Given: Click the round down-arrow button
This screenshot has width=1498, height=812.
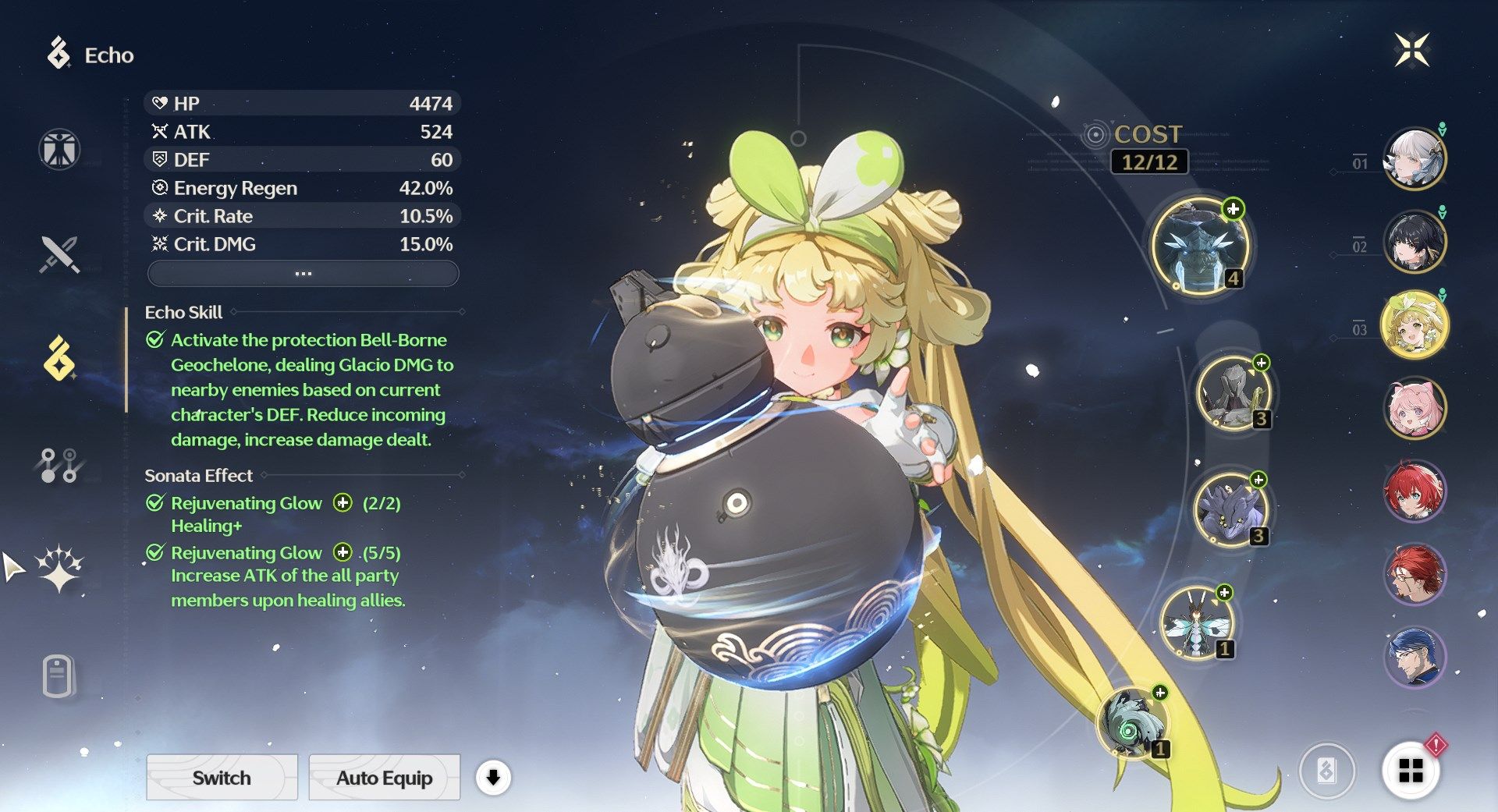Looking at the screenshot, I should click(493, 778).
